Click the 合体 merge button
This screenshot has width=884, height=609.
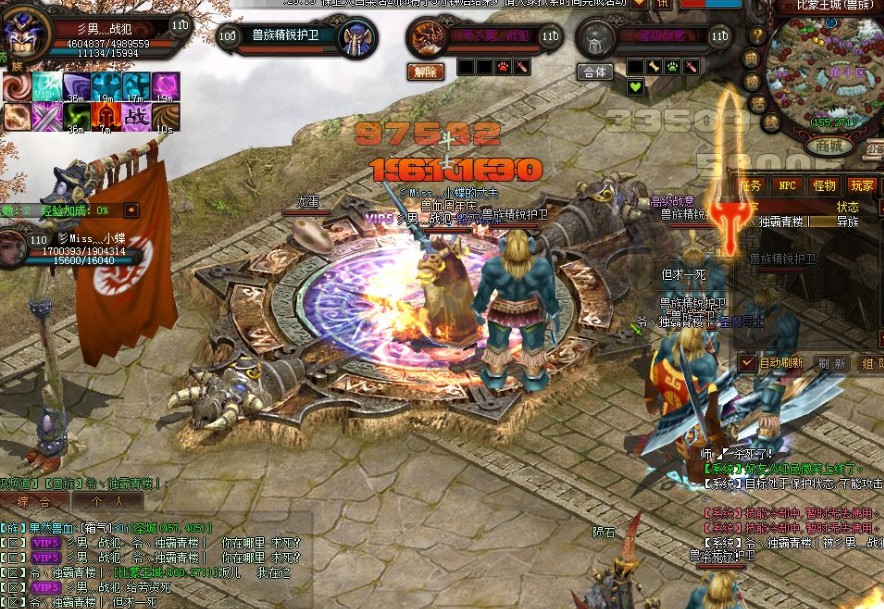click(595, 71)
